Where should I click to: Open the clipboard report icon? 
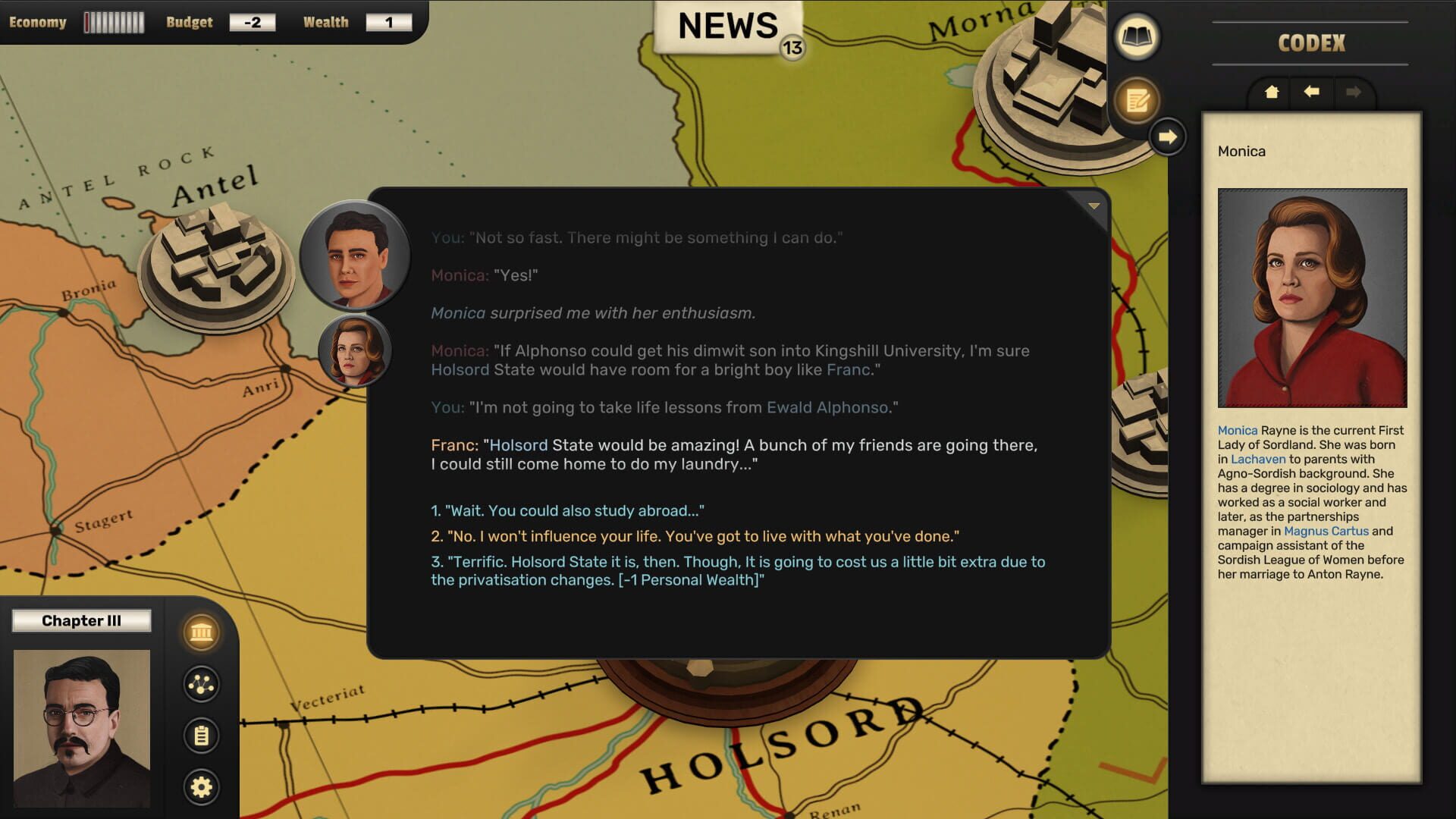coord(200,733)
